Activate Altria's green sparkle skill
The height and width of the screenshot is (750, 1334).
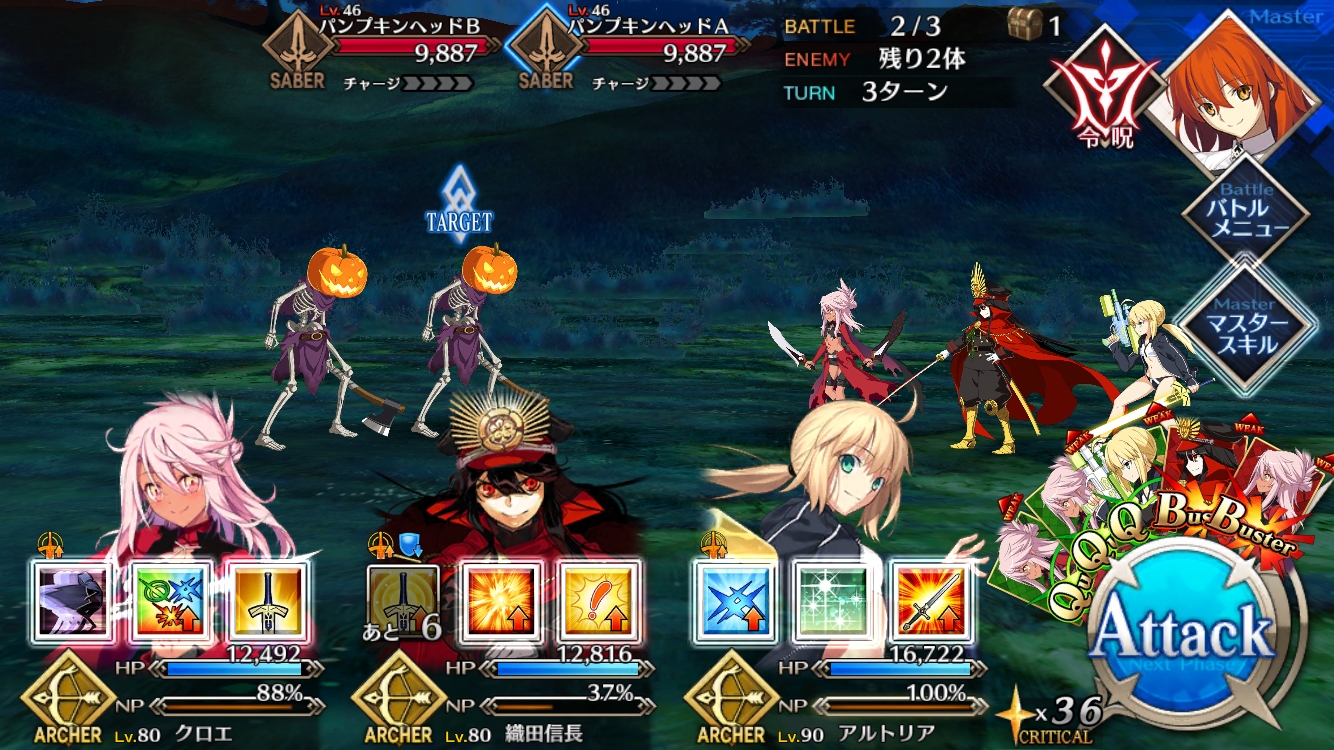point(832,600)
